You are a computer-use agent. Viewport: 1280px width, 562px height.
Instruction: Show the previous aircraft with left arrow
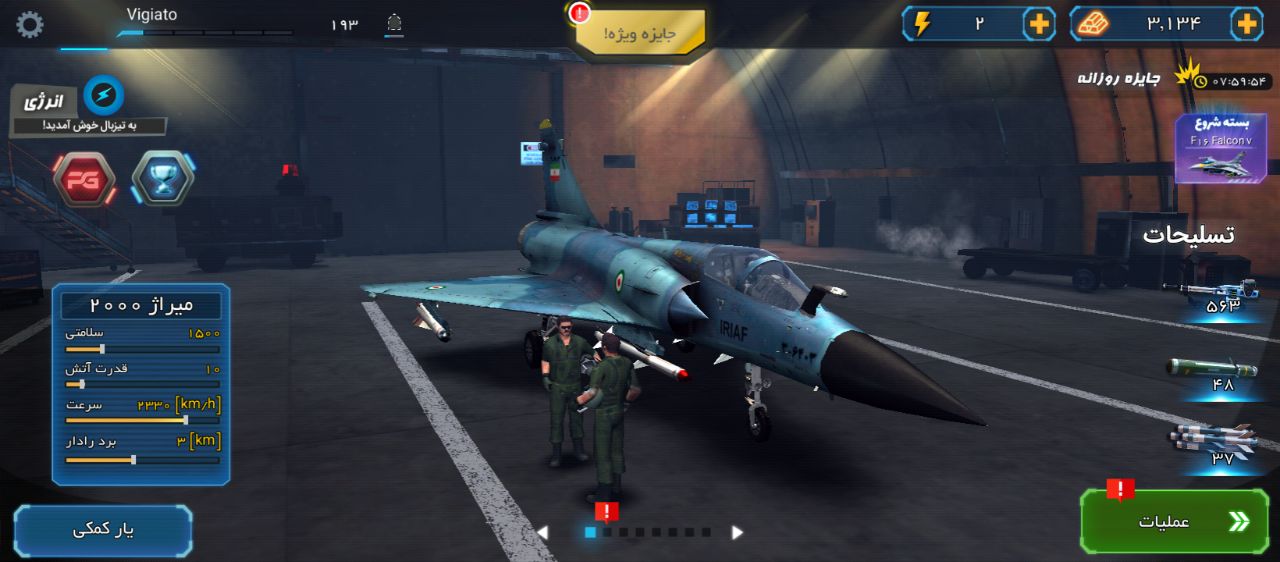[543, 533]
